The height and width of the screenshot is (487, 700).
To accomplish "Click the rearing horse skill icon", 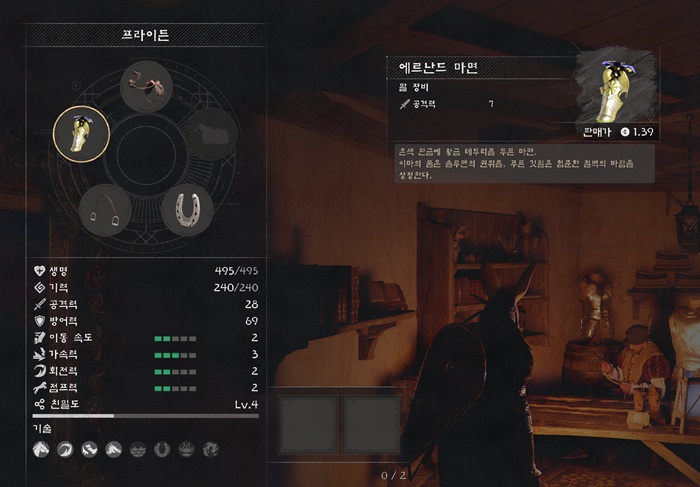I will click(89, 450).
